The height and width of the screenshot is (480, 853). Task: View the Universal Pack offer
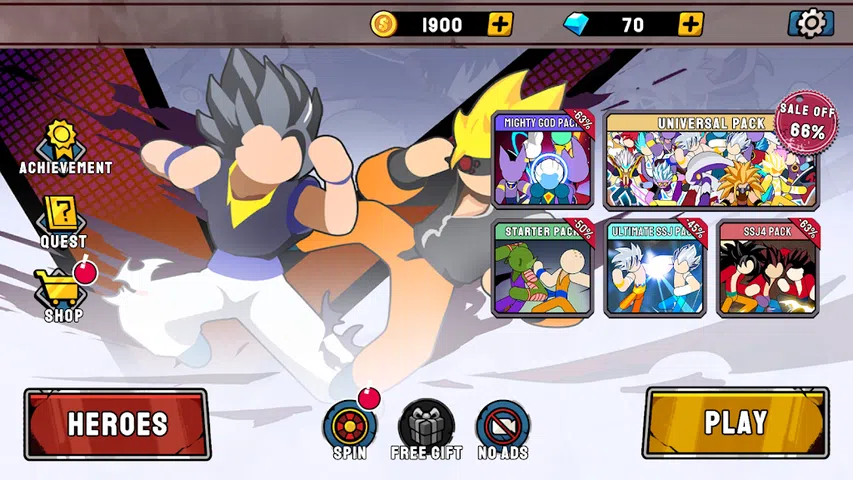(710, 160)
